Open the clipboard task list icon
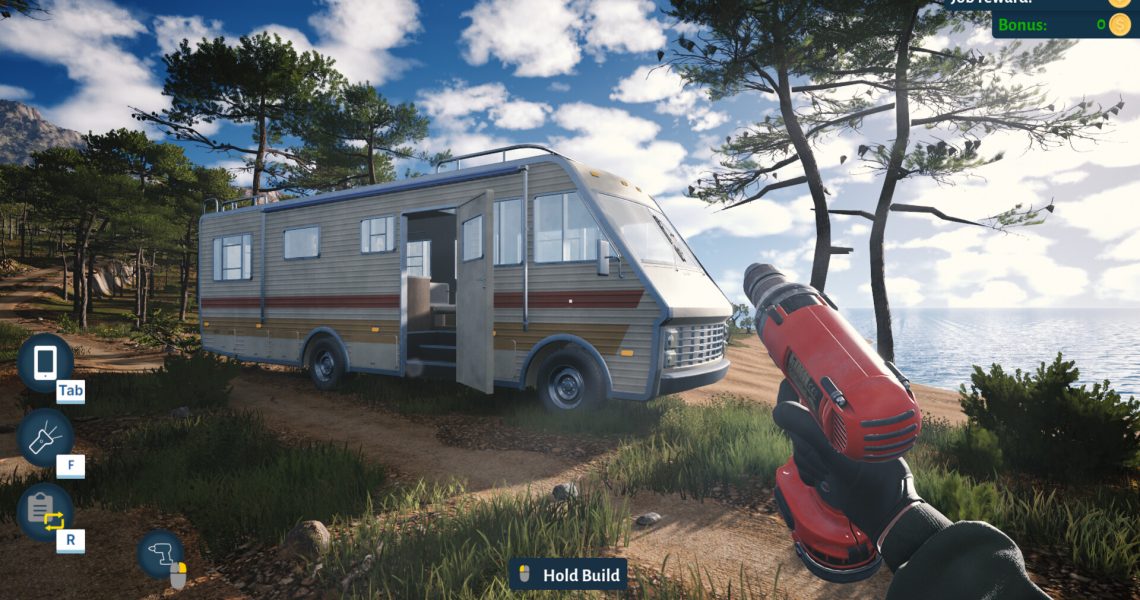 click(x=45, y=511)
